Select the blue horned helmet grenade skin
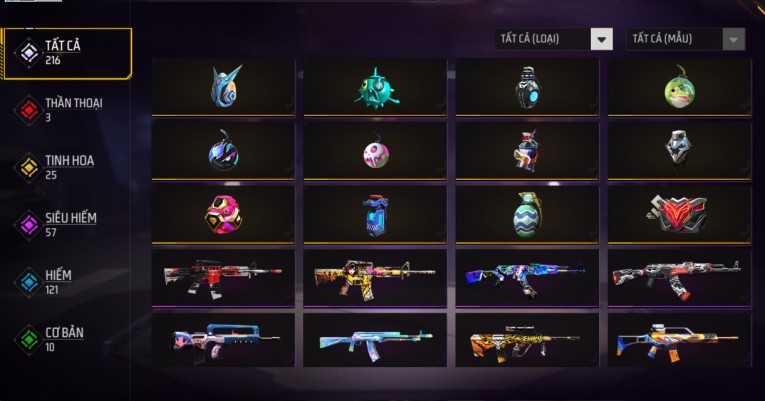This screenshot has width=765, height=401. click(223, 87)
